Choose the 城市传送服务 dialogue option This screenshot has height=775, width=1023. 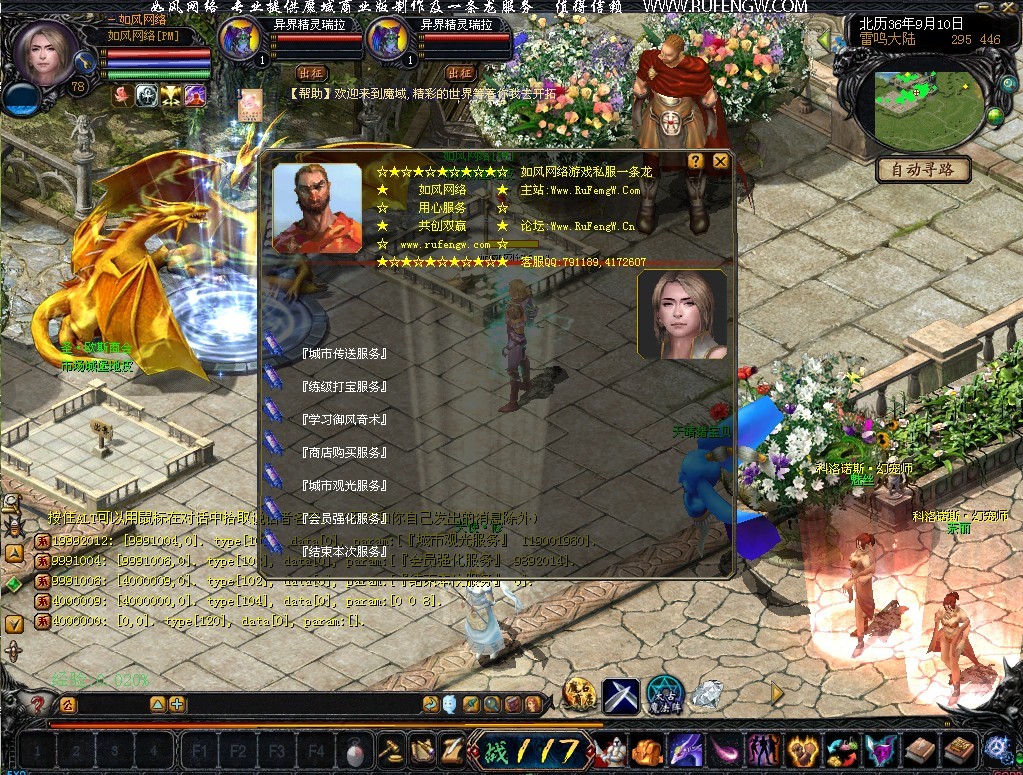point(343,354)
